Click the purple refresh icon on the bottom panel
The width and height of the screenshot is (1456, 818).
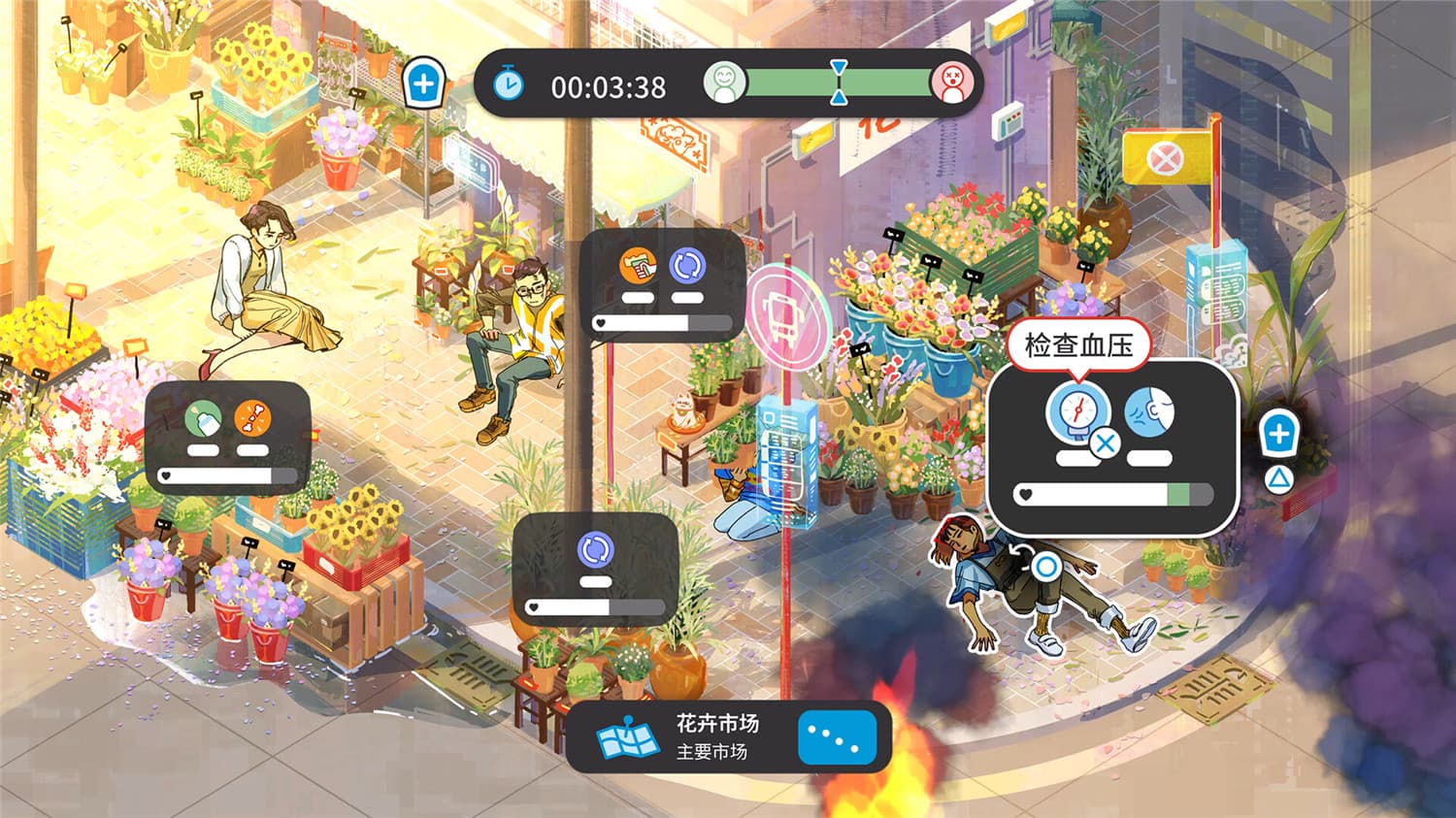click(x=594, y=551)
